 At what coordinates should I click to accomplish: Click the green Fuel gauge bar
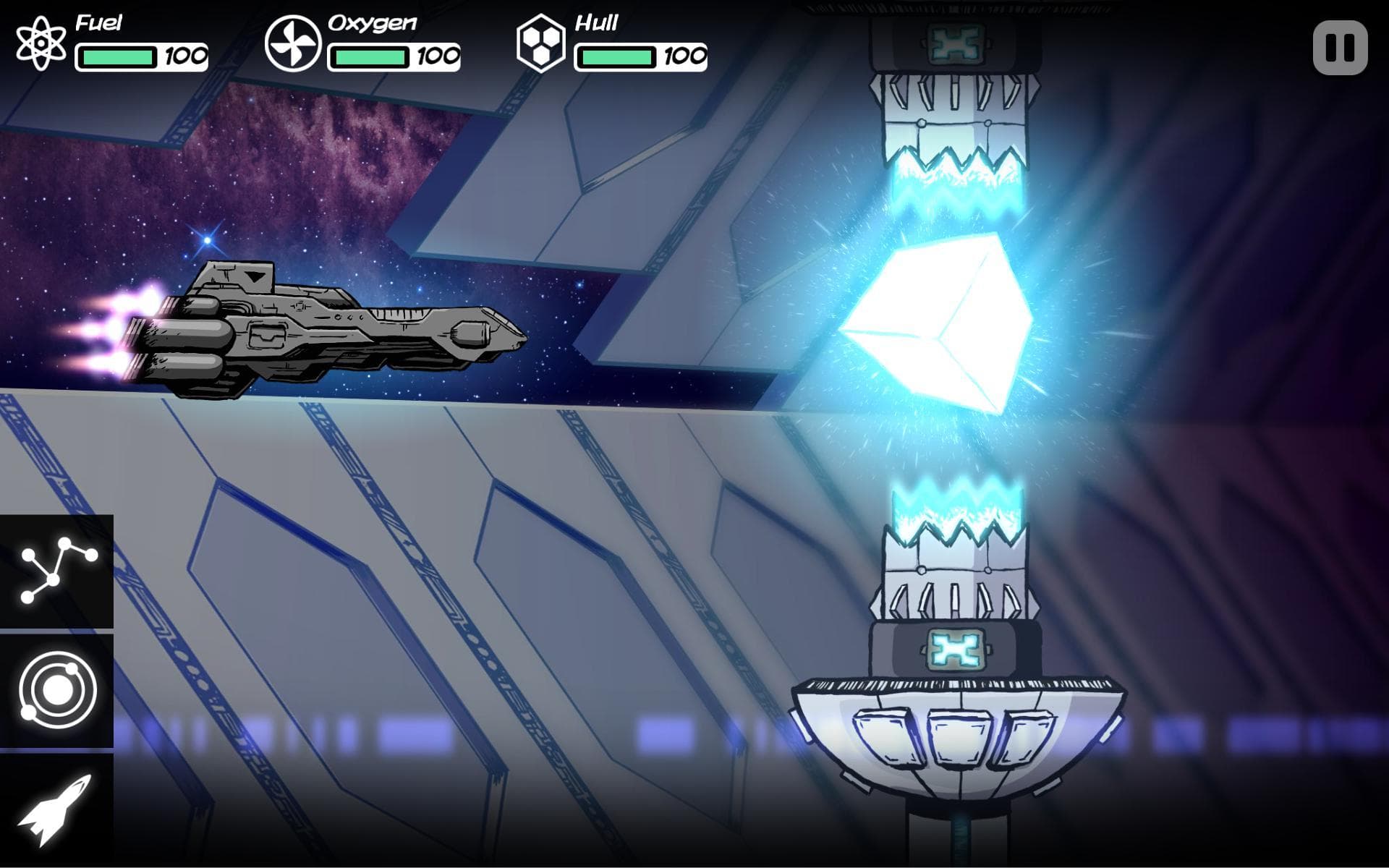click(x=118, y=56)
